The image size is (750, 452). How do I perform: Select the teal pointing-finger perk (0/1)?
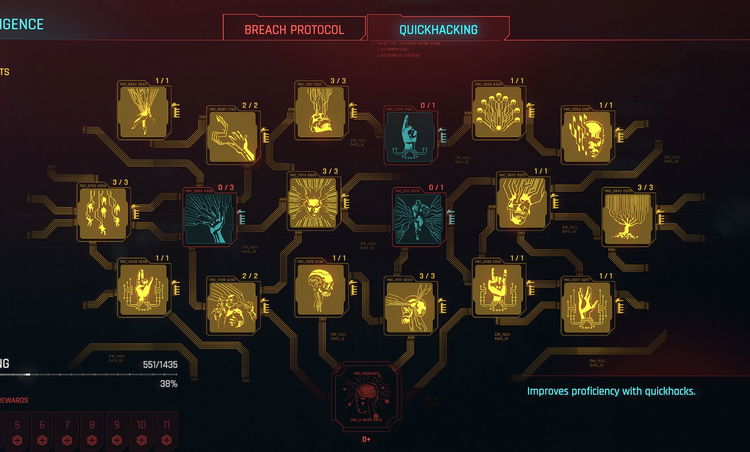point(410,135)
